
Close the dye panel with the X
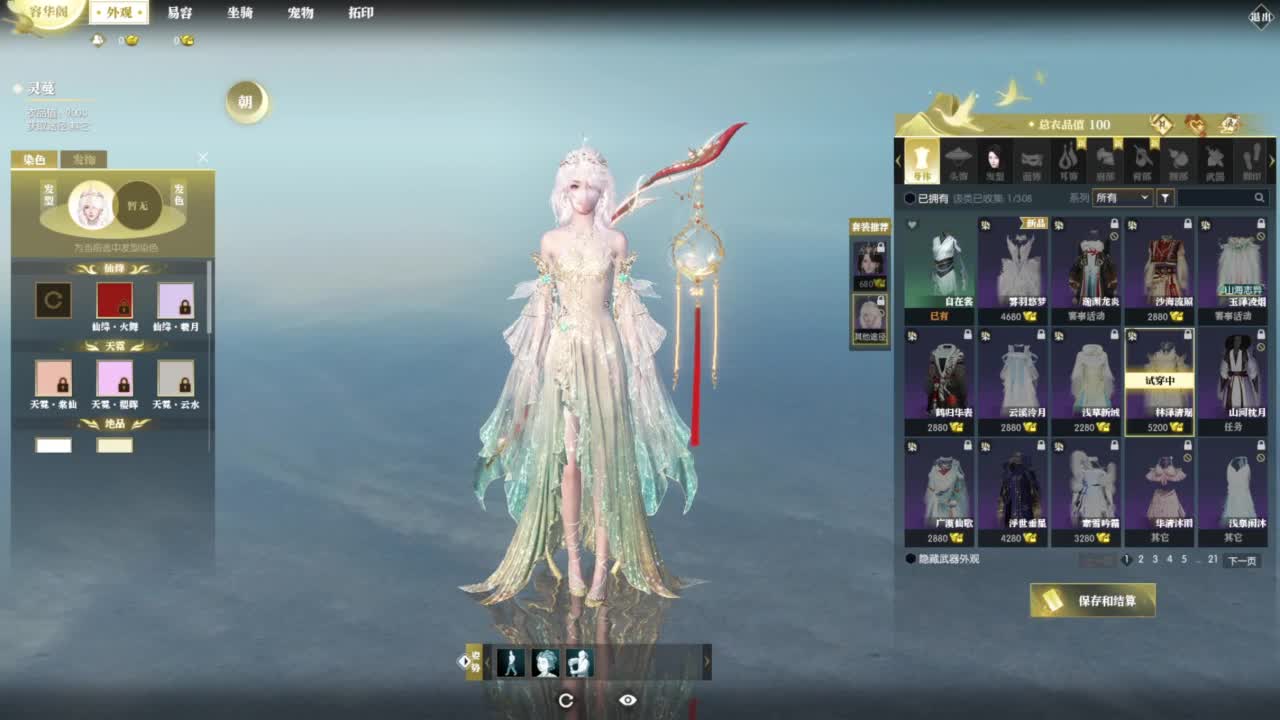coord(203,158)
